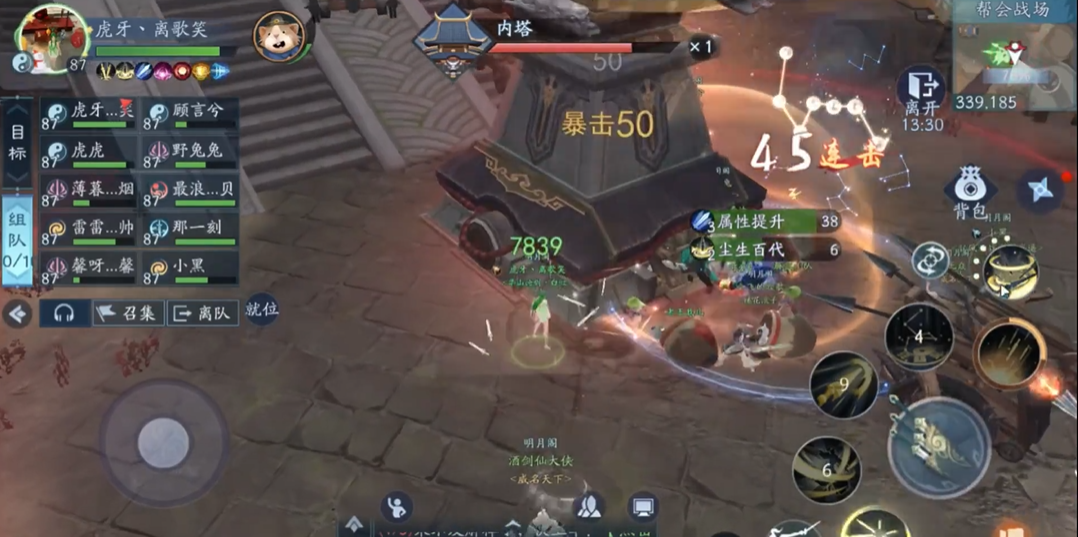Click the circular arrows swap button
1078x537 pixels.
click(929, 261)
